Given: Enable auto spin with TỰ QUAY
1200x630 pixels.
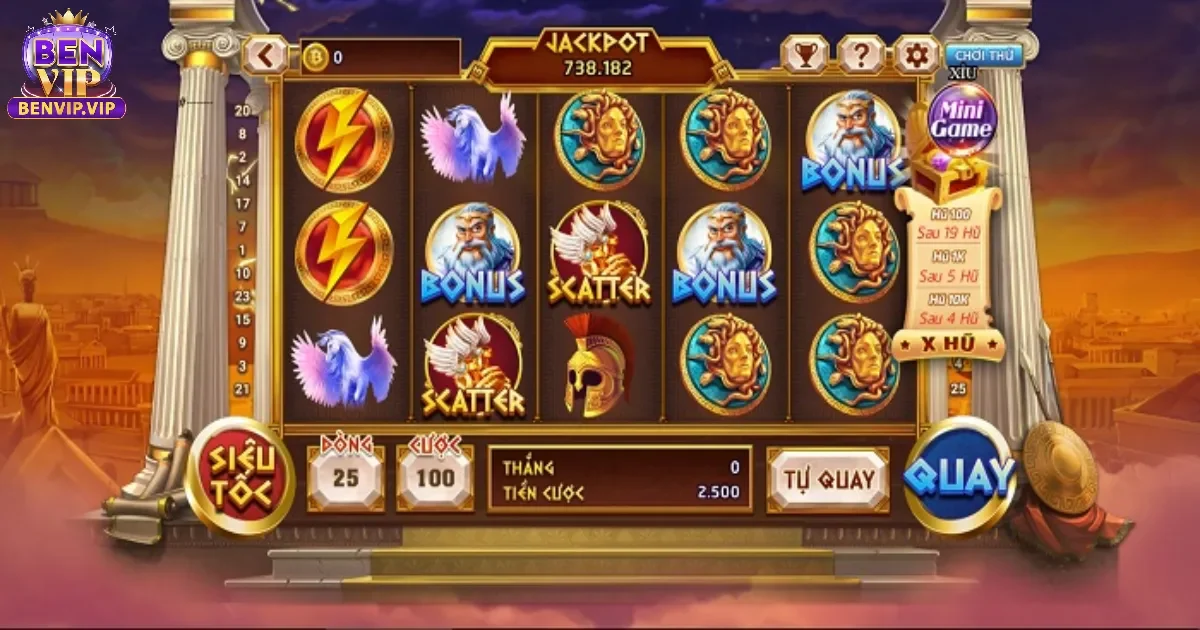Looking at the screenshot, I should point(827,480).
